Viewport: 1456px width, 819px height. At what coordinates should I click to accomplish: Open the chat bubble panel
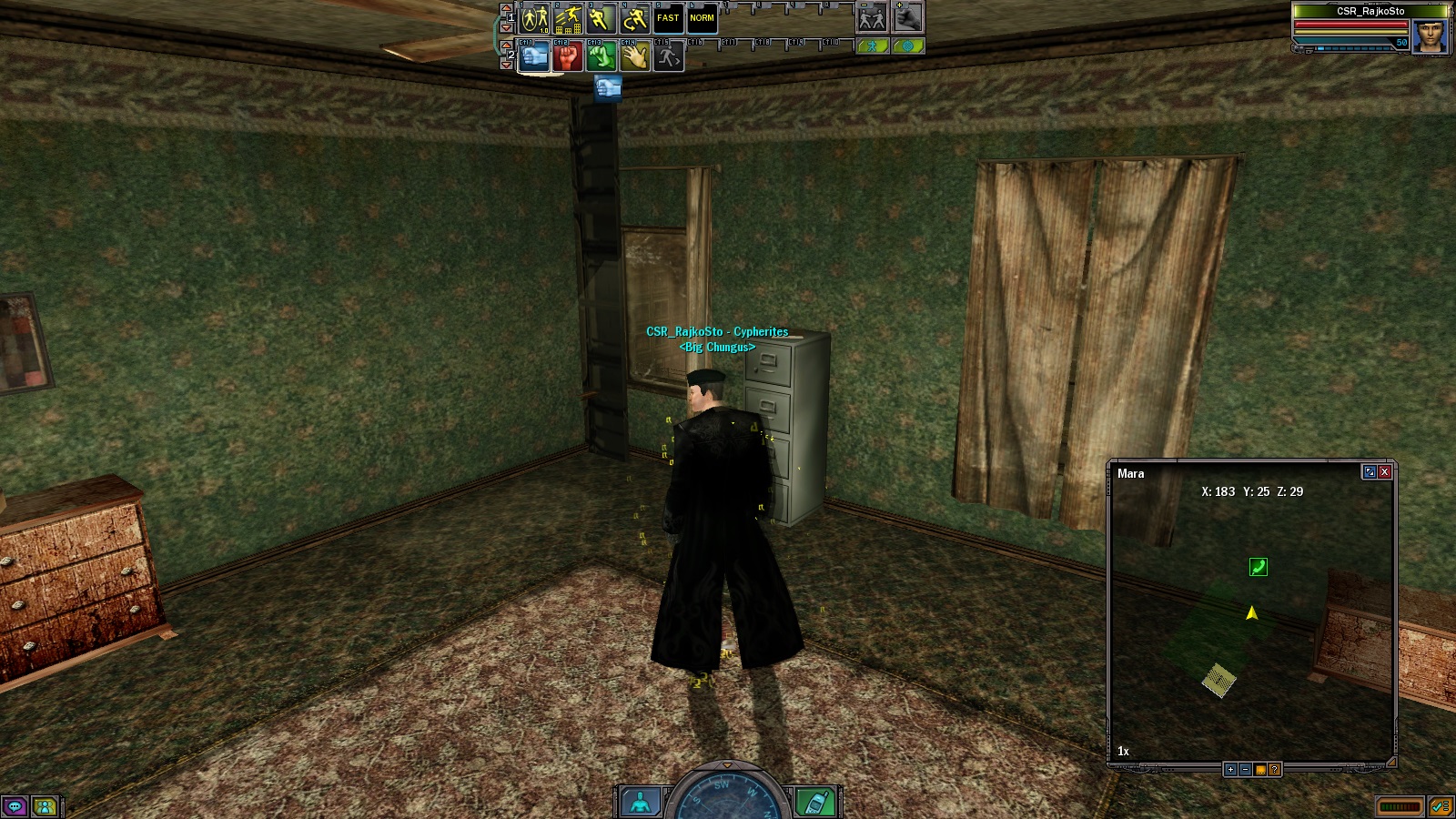15,806
